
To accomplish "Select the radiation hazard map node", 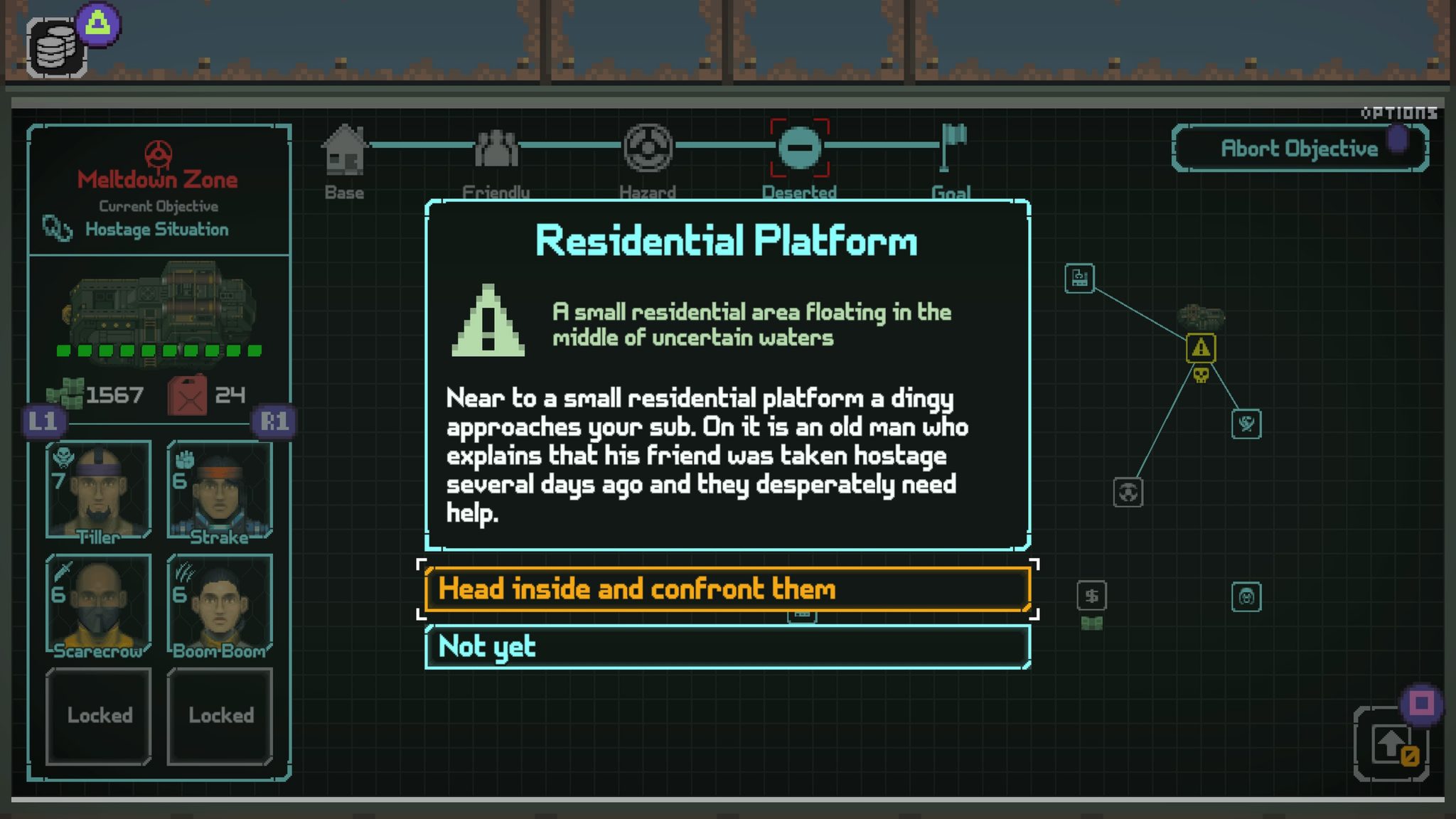I will click(1128, 492).
